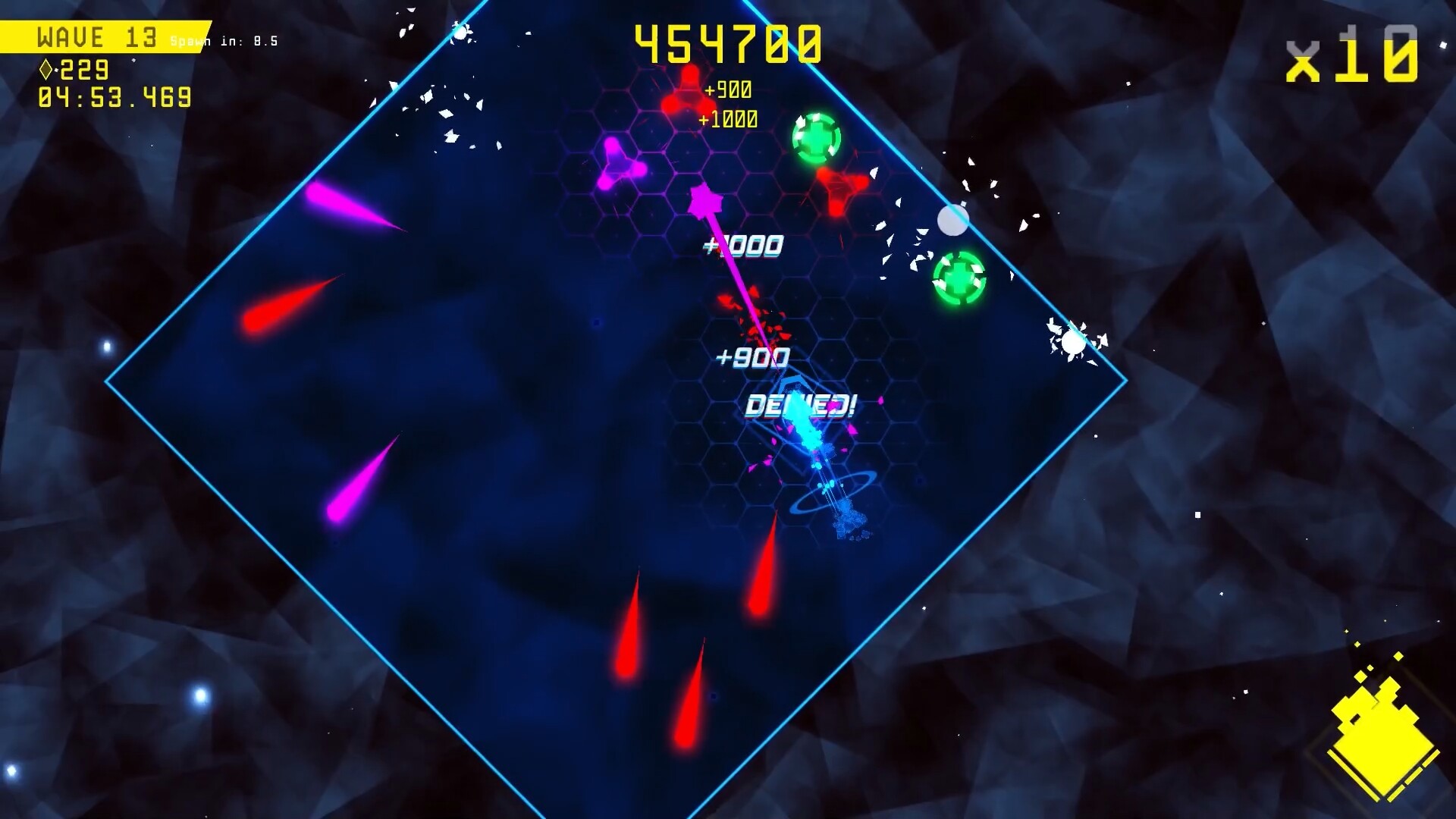
Task: Click the +1000 score popup
Action: click(x=745, y=246)
